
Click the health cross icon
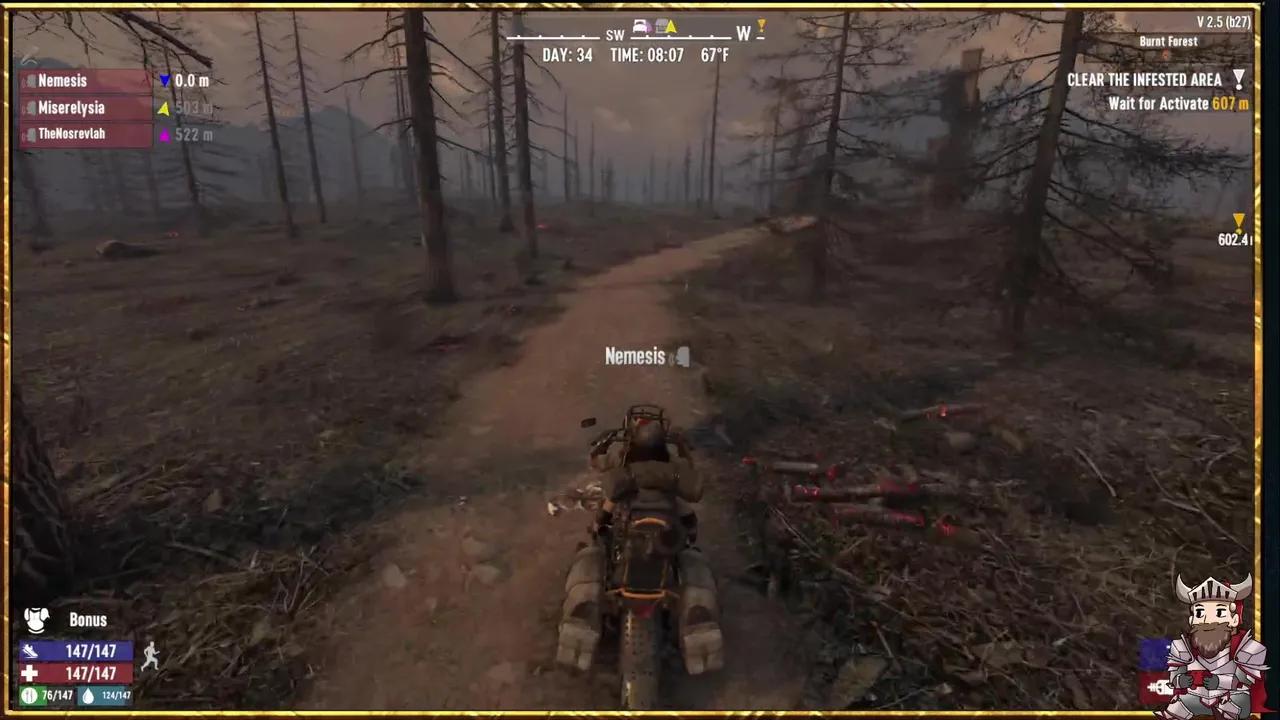click(x=28, y=673)
